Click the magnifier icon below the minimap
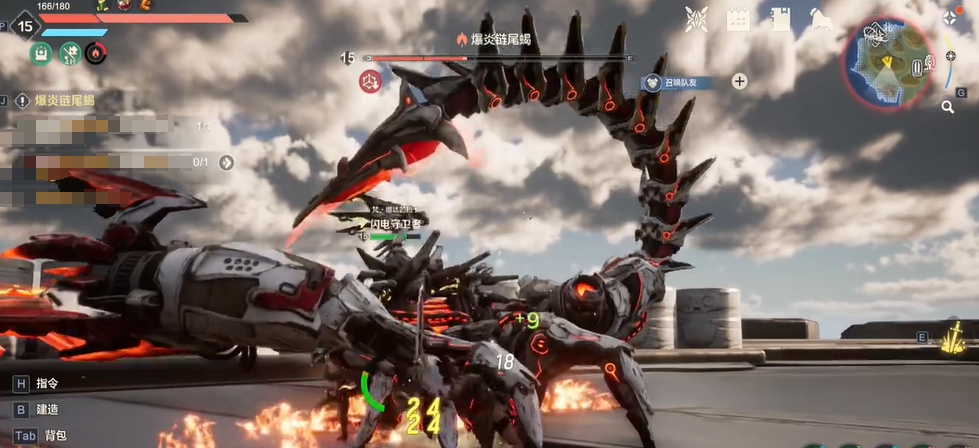This screenshot has width=979, height=448. pyautogui.click(x=947, y=106)
